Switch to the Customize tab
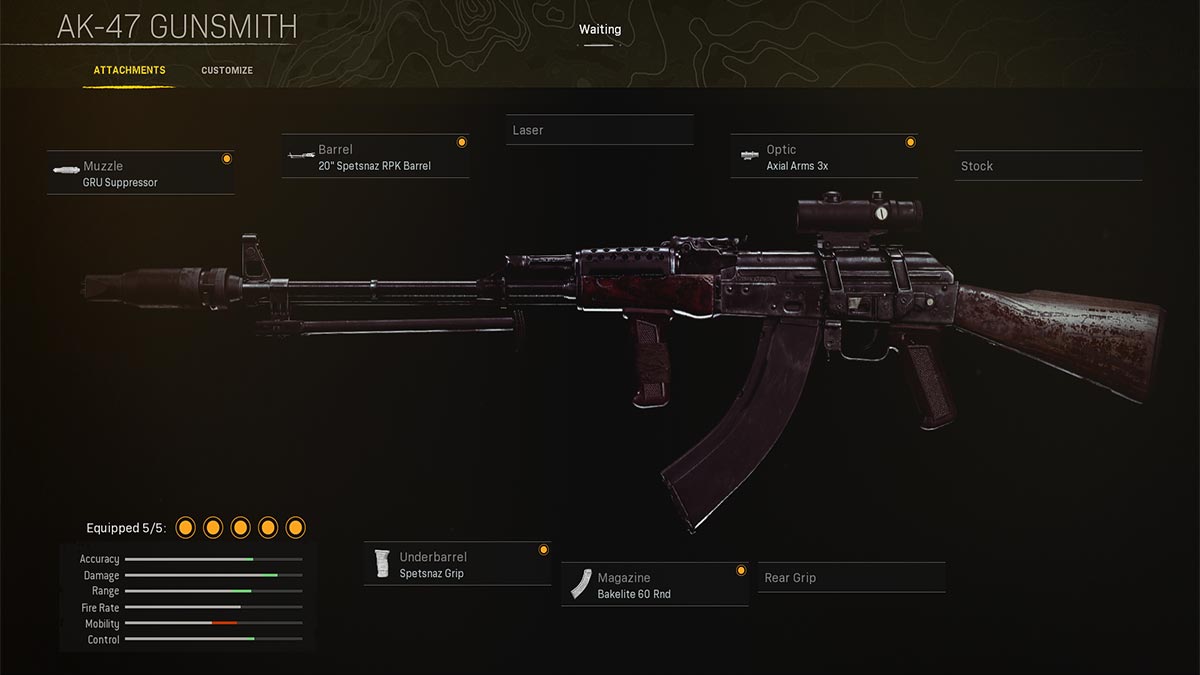This screenshot has width=1200, height=675. pyautogui.click(x=227, y=71)
